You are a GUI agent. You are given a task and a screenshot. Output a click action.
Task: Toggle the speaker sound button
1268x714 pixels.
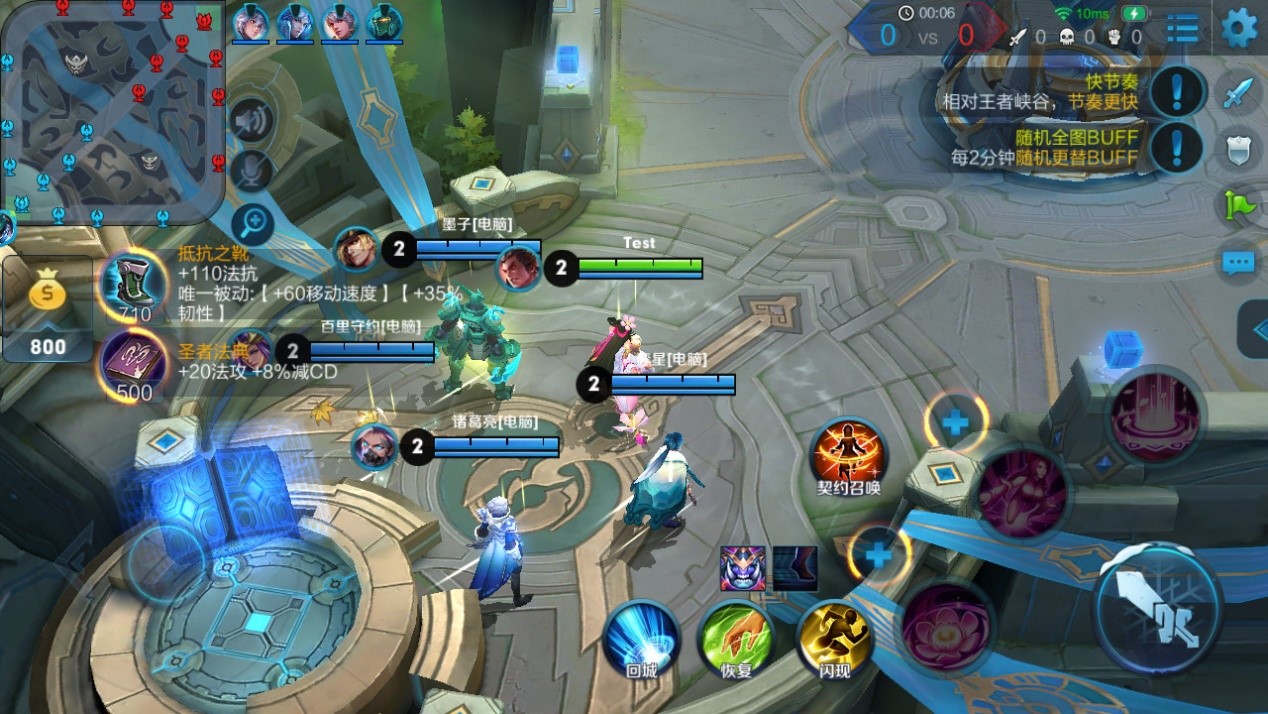[251, 122]
